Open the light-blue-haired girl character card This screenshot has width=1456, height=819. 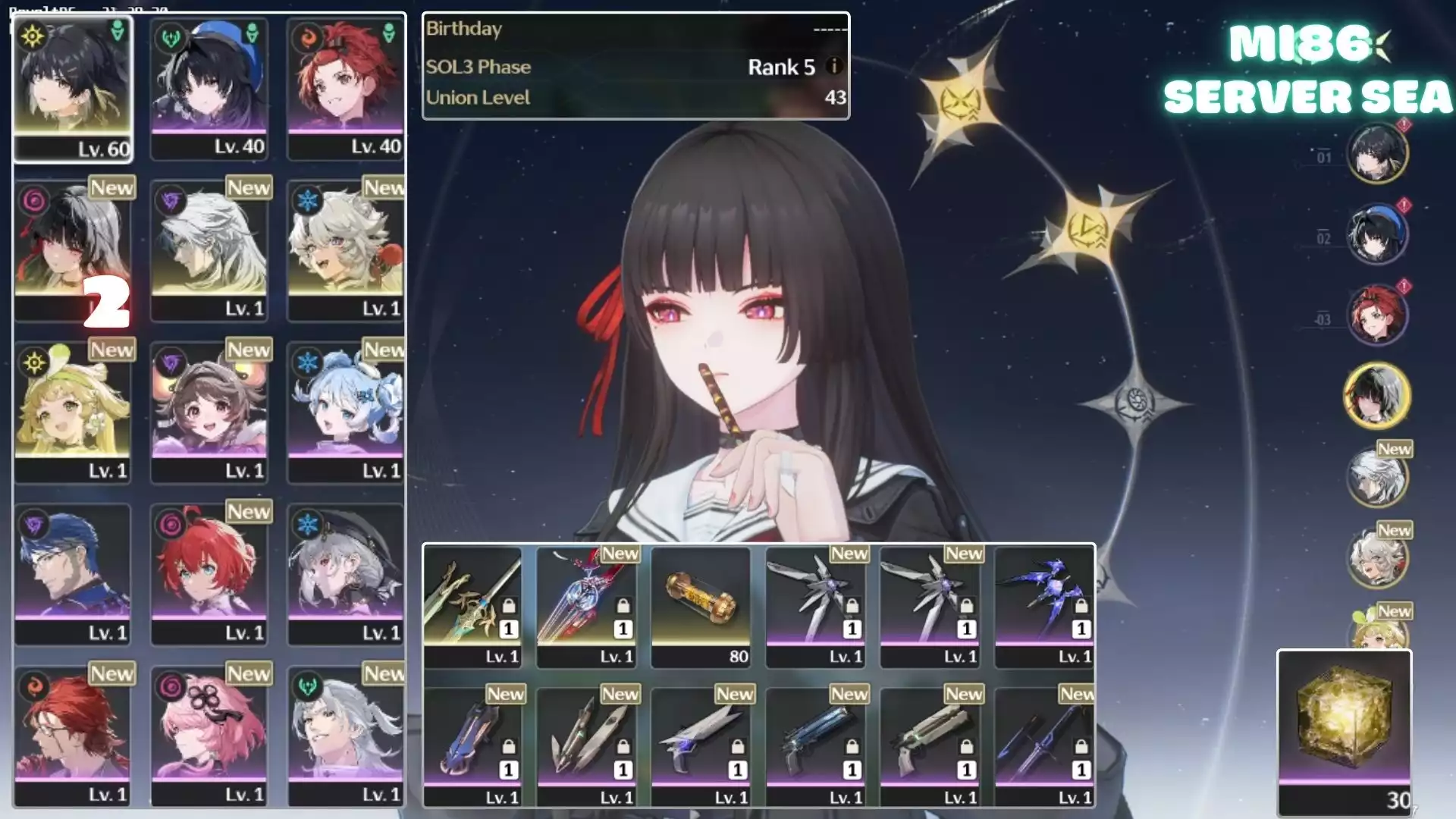[x=346, y=411]
